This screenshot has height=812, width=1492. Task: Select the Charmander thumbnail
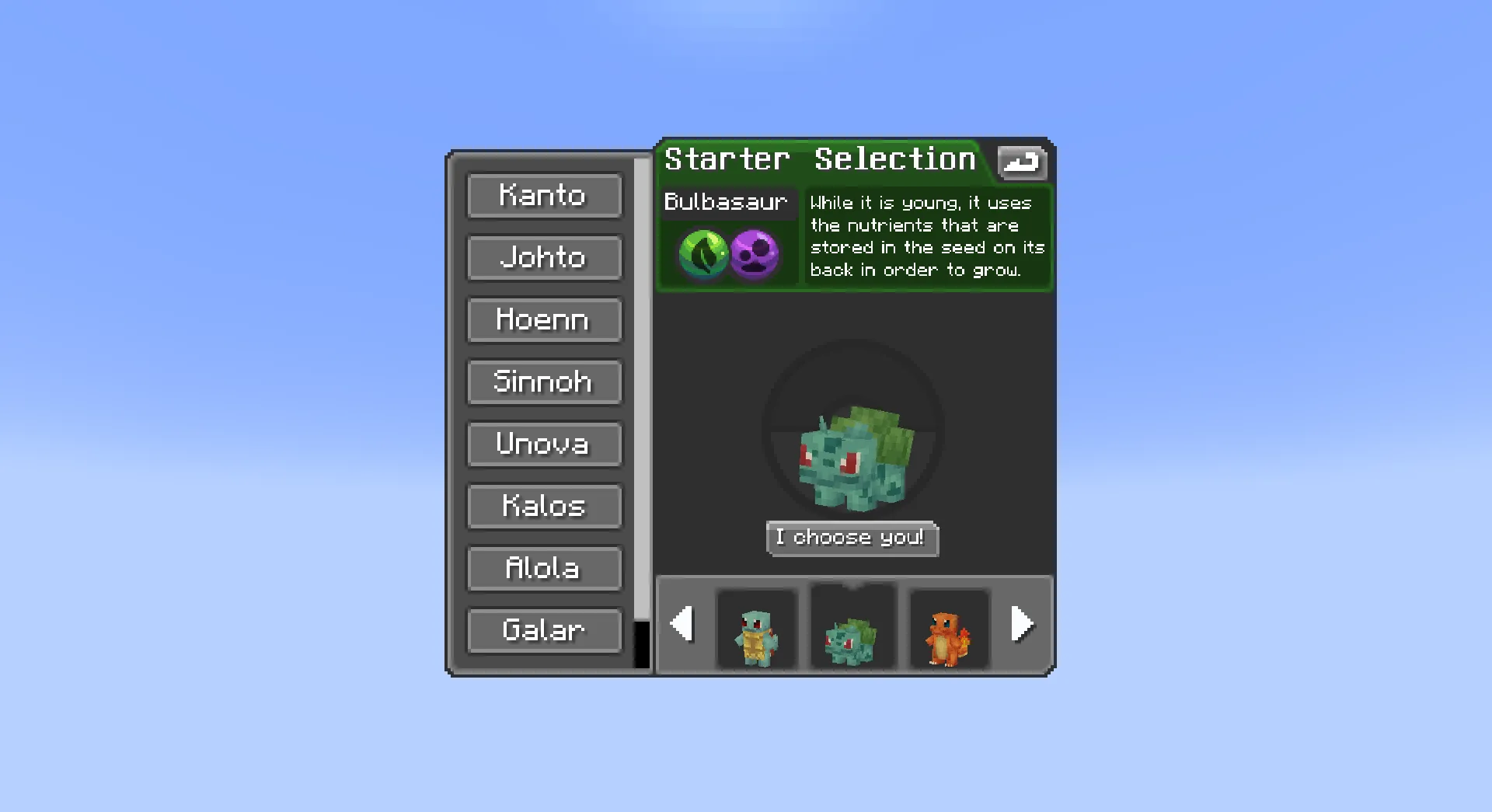click(x=948, y=628)
